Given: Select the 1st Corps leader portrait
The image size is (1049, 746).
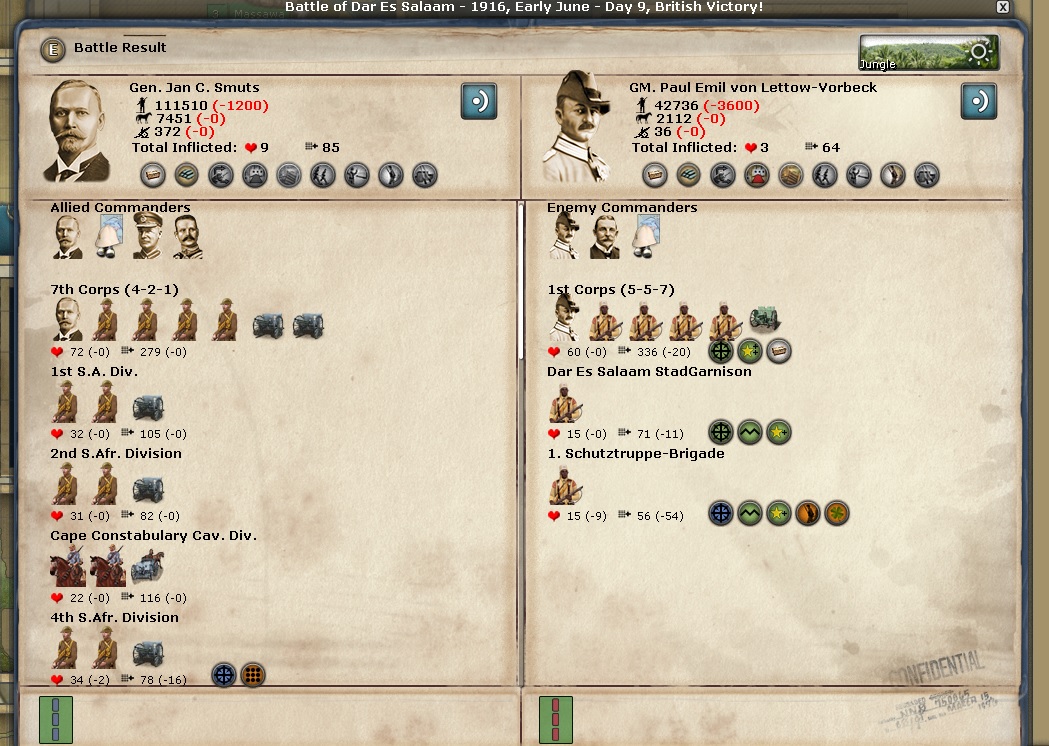Looking at the screenshot, I should 564,320.
